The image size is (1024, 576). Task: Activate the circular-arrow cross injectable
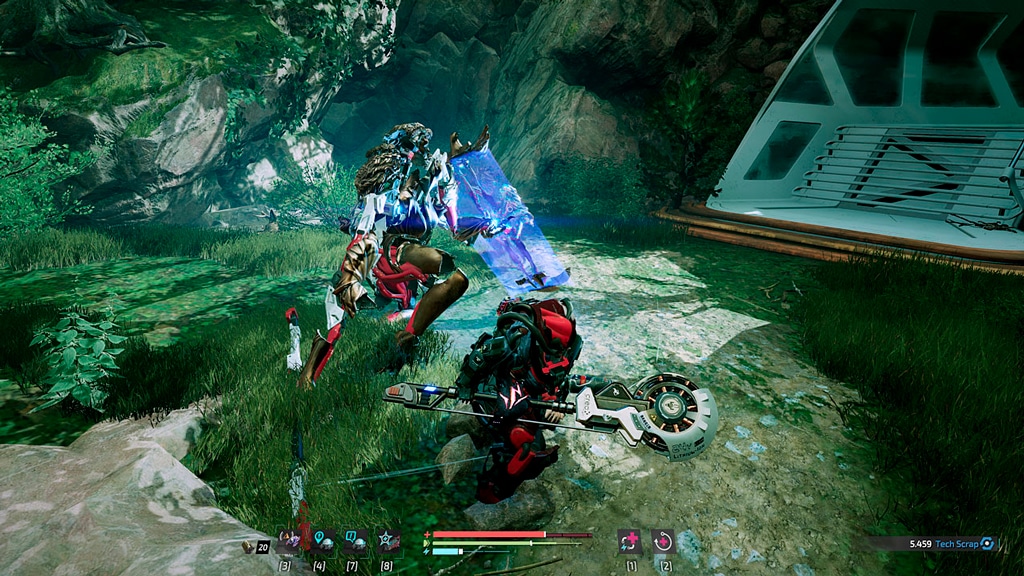tap(663, 541)
